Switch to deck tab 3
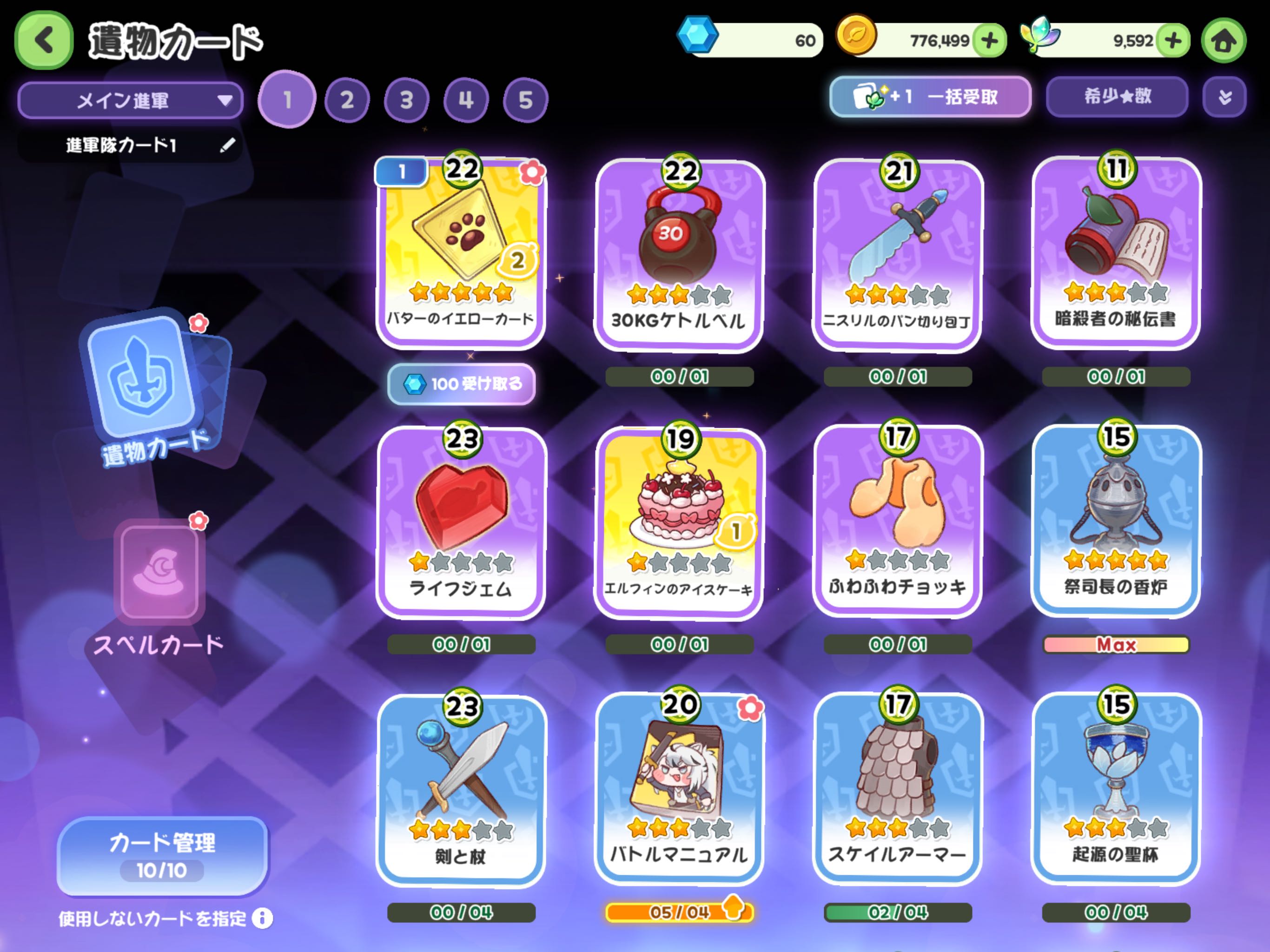The width and height of the screenshot is (1270, 952). (406, 100)
